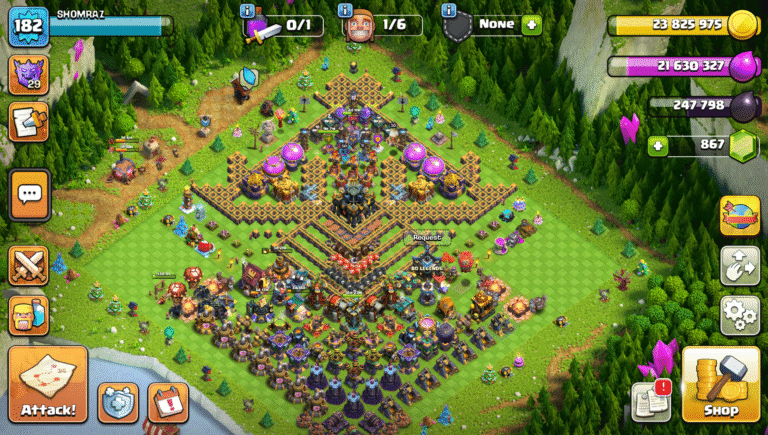
Task: Open the layout editor hand-arrows button
Action: (739, 265)
